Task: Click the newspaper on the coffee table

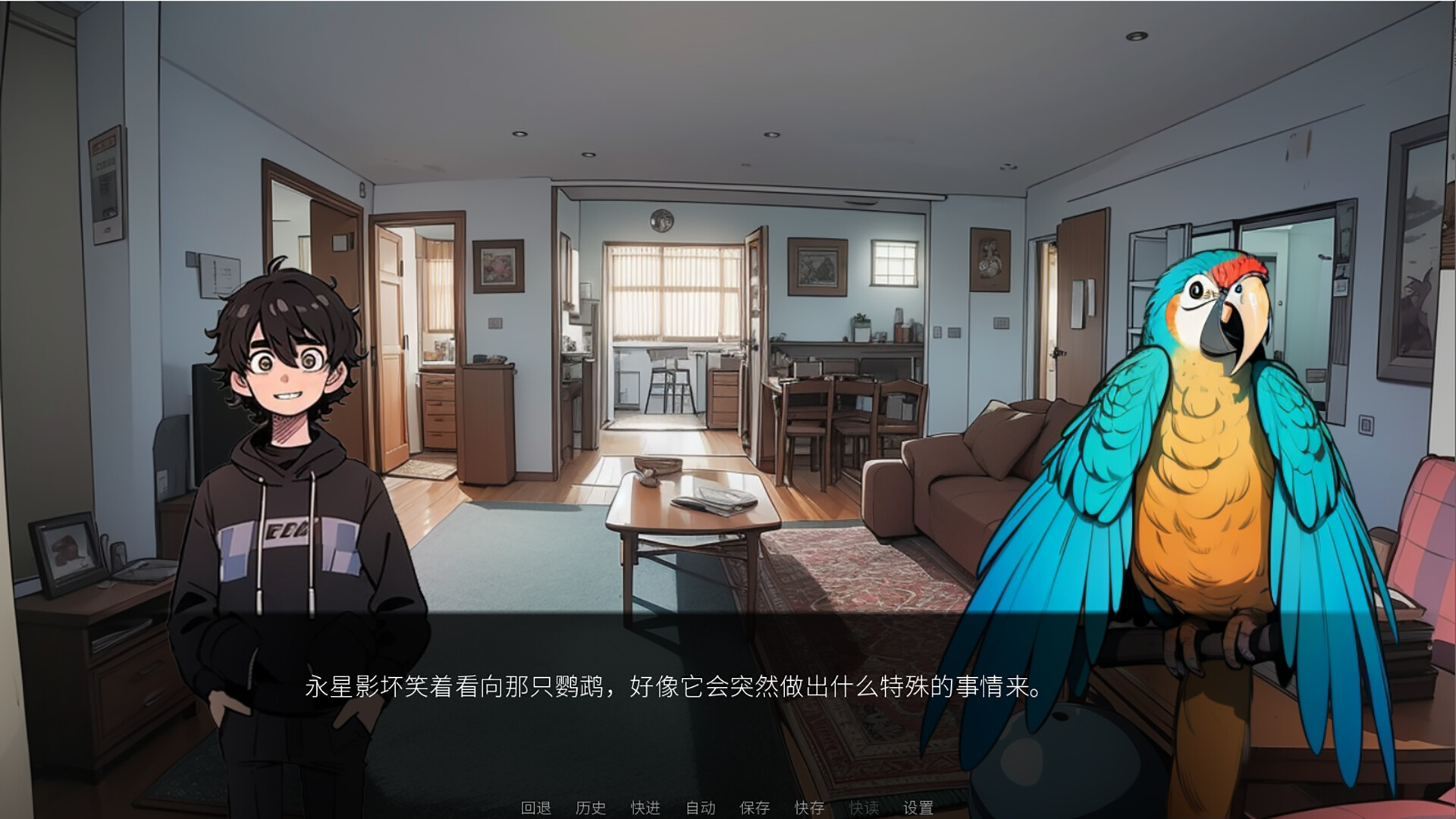Action: [x=713, y=502]
